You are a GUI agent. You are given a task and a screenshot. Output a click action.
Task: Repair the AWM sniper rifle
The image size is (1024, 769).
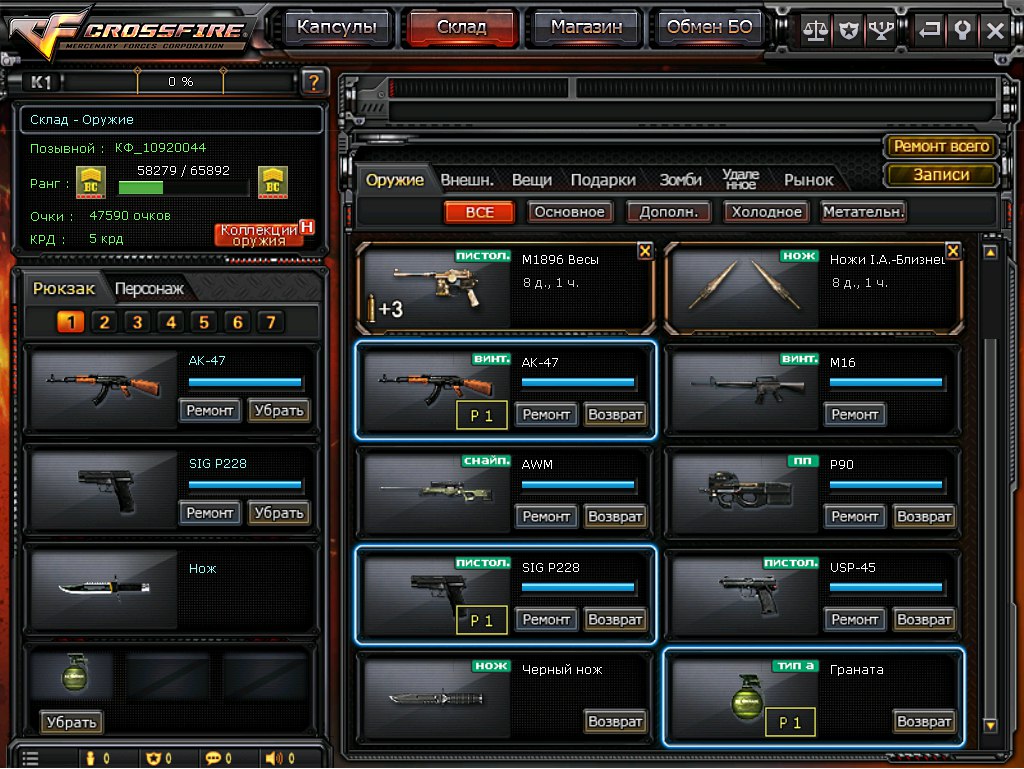click(546, 517)
